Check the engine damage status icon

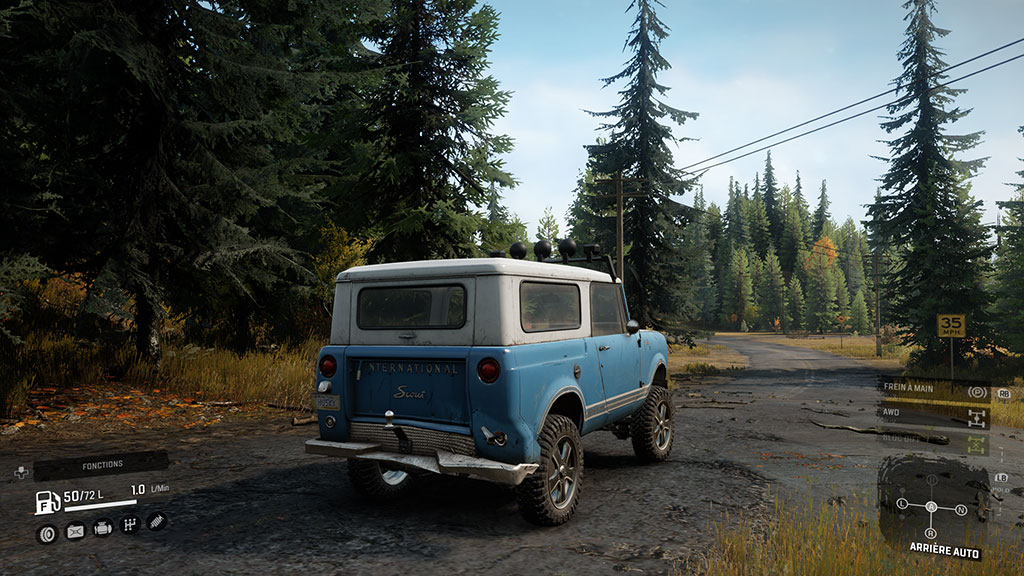(102, 527)
